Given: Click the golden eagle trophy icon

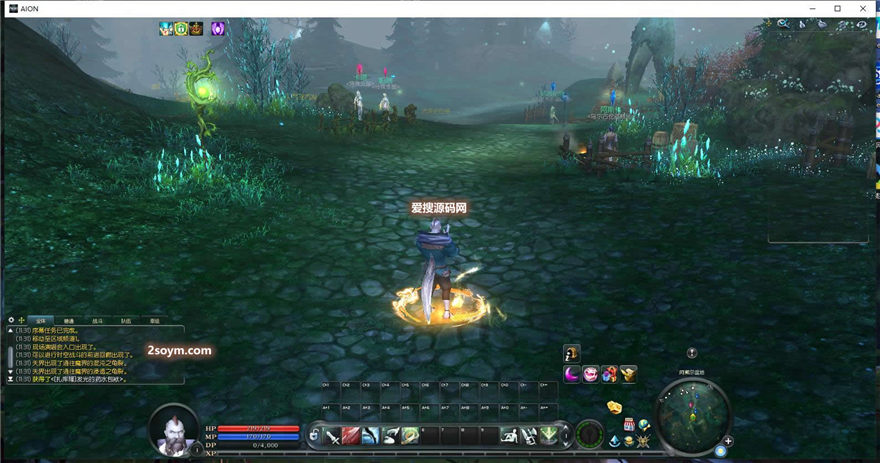Looking at the screenshot, I should point(628,374).
